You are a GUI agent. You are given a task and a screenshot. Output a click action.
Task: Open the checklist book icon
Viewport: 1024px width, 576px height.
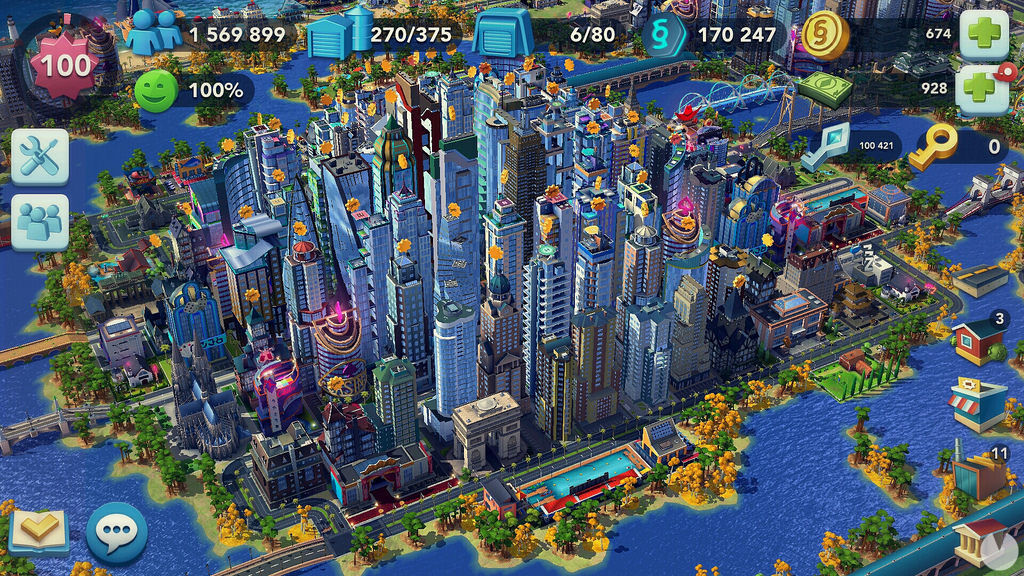point(39,532)
